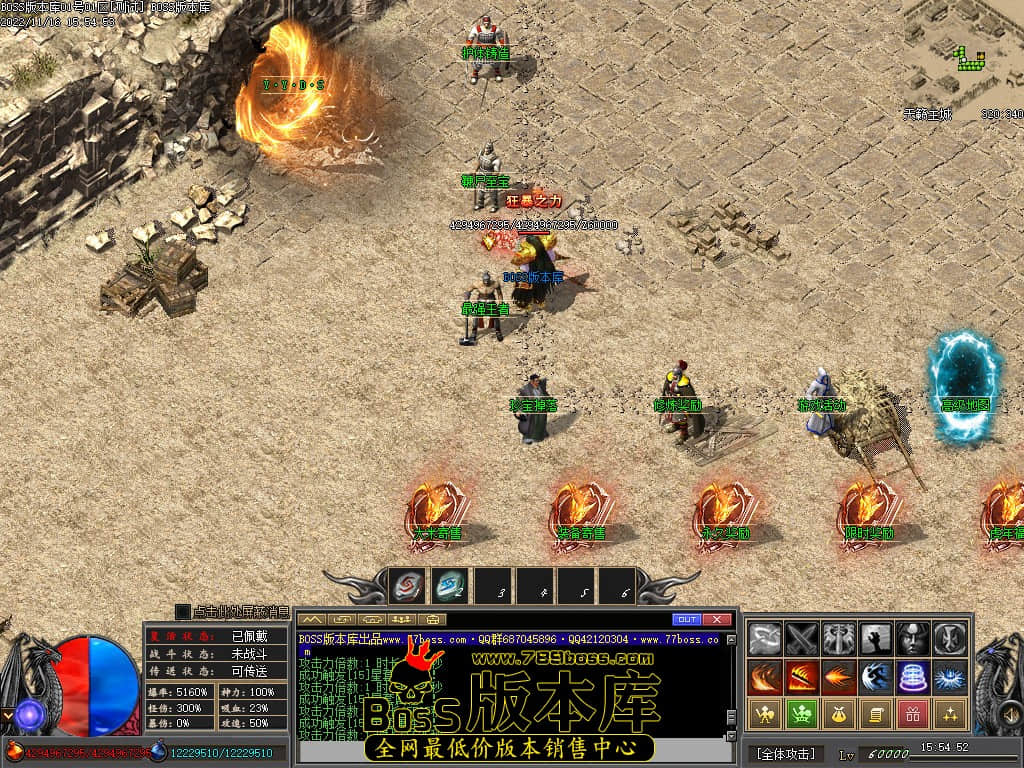
Task: Close the chat panel with the red X
Action: coord(716,619)
